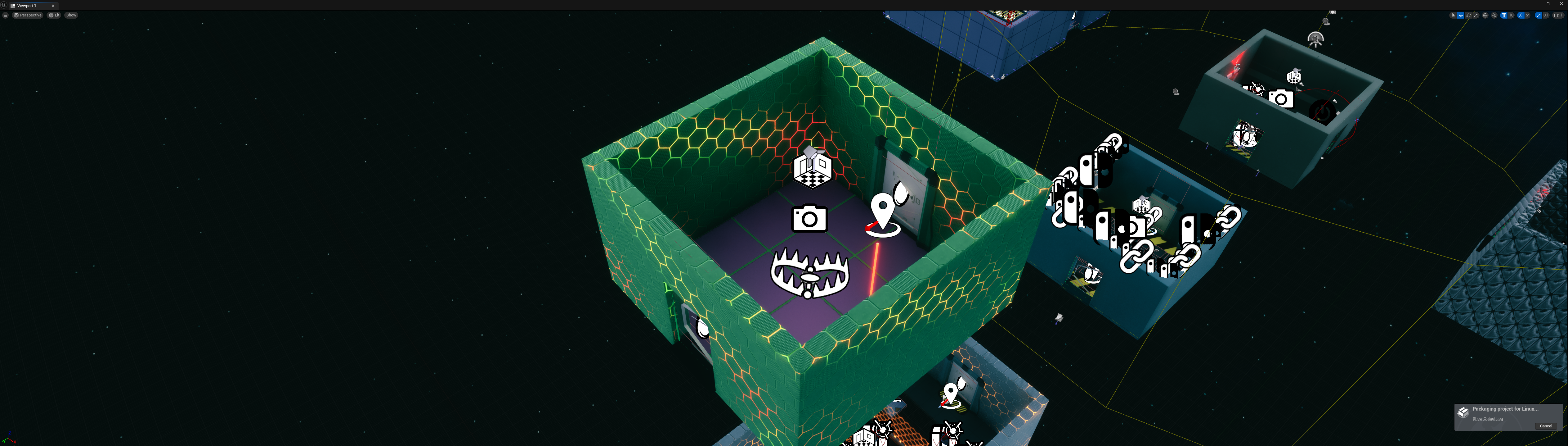1568x446 pixels.
Task: Adjust the camera speed setting
Action: 1558,15
